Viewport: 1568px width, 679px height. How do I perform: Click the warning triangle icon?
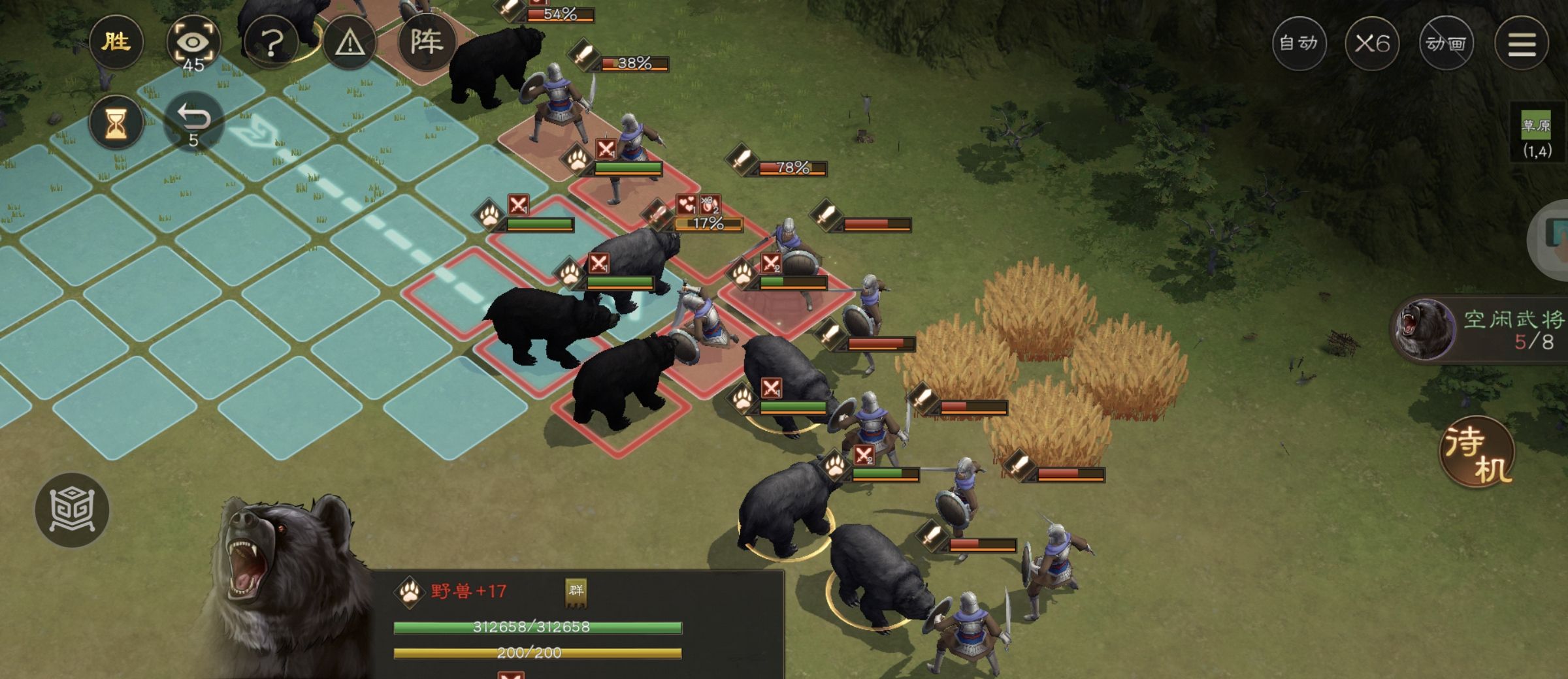(x=350, y=43)
